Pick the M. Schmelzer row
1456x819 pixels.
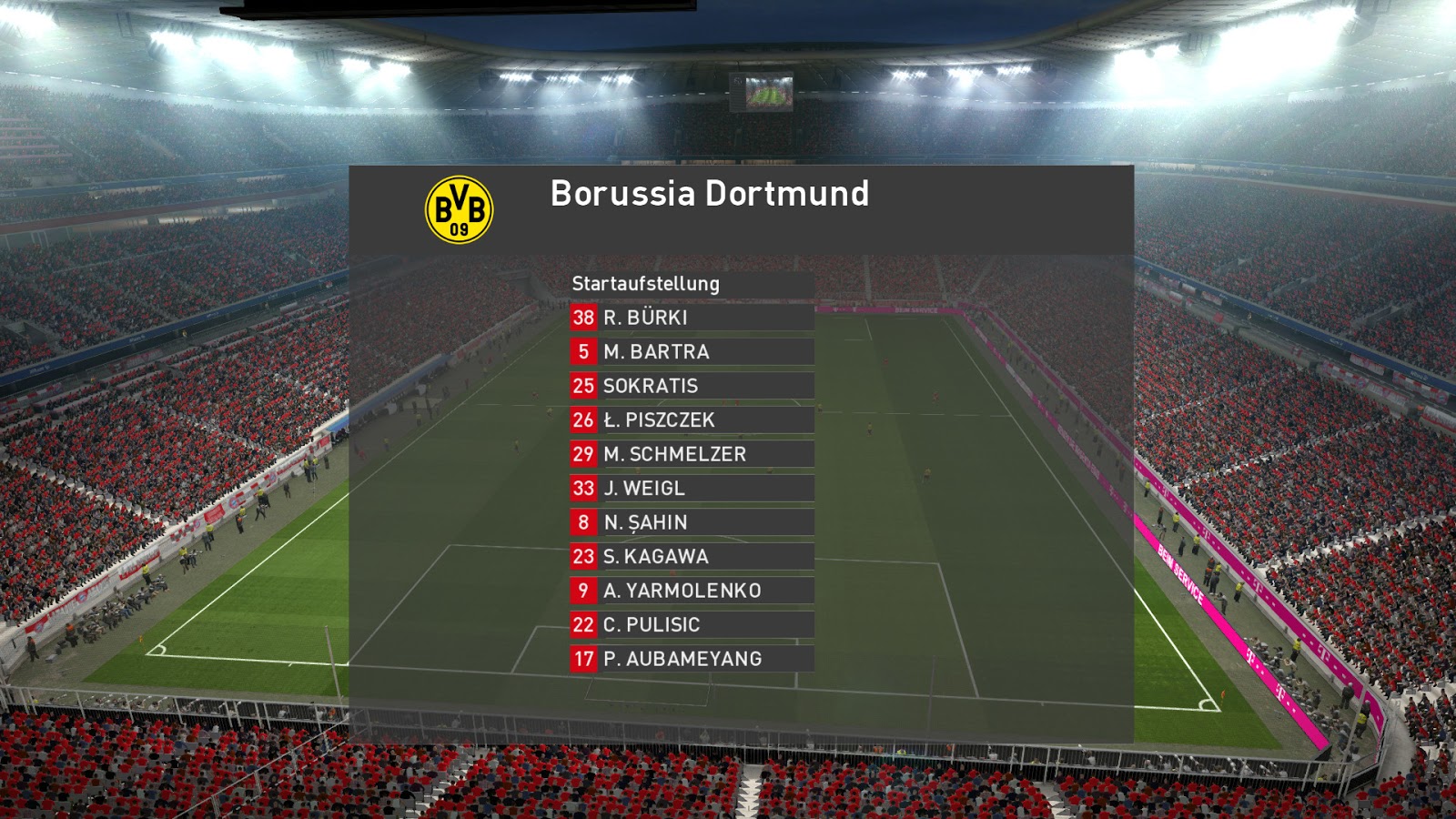tap(692, 454)
